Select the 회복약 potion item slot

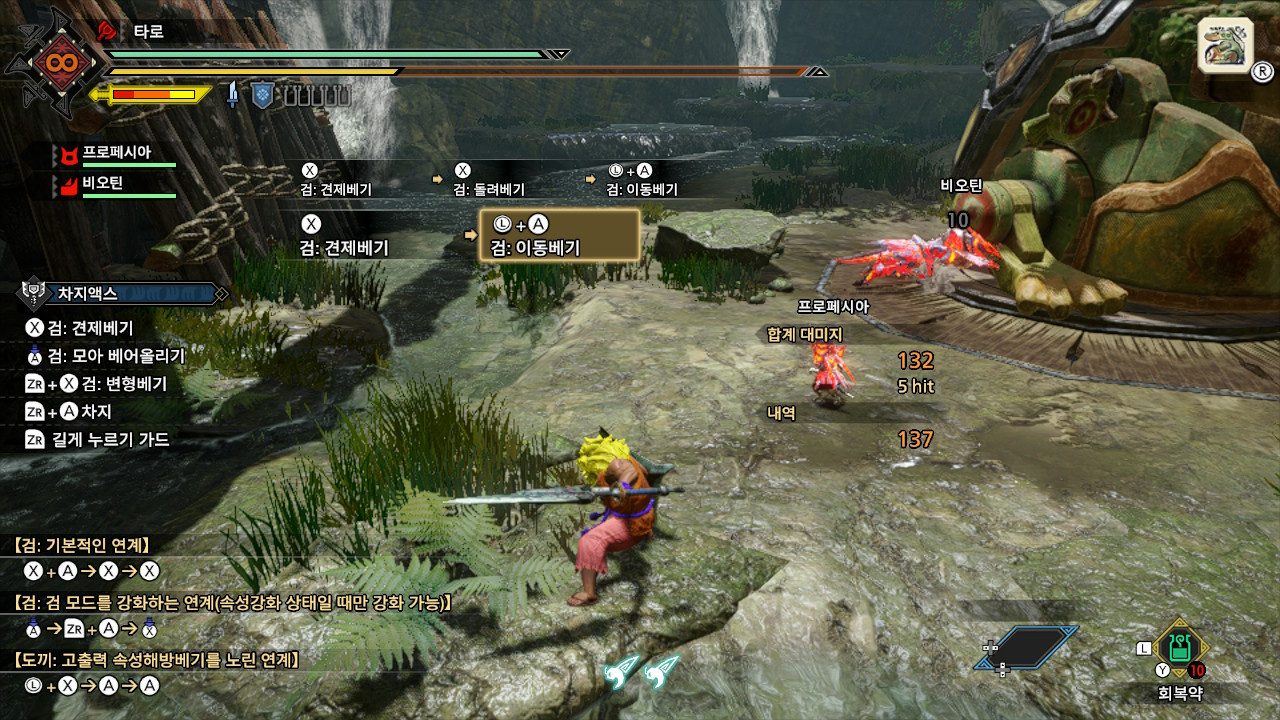1180,648
